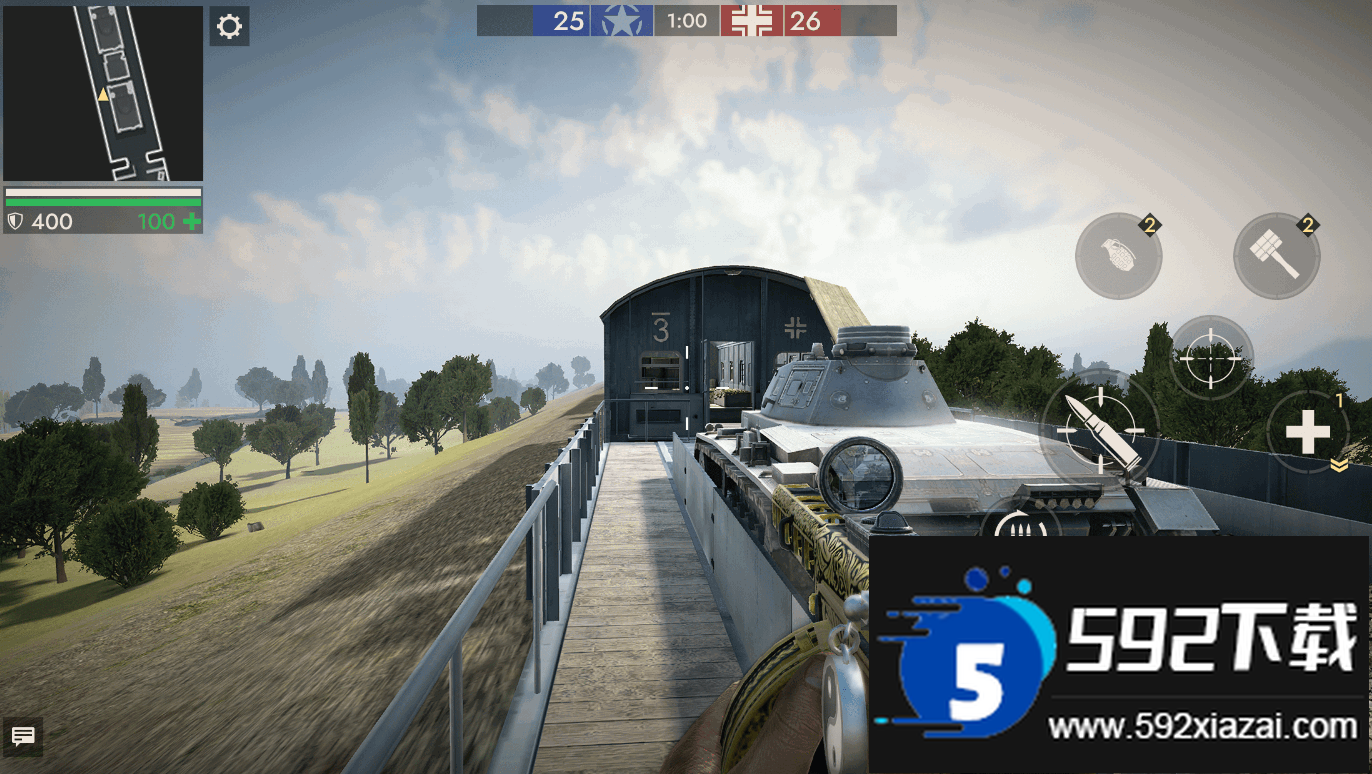
Task: Use the medkit plus button
Action: (1307, 431)
